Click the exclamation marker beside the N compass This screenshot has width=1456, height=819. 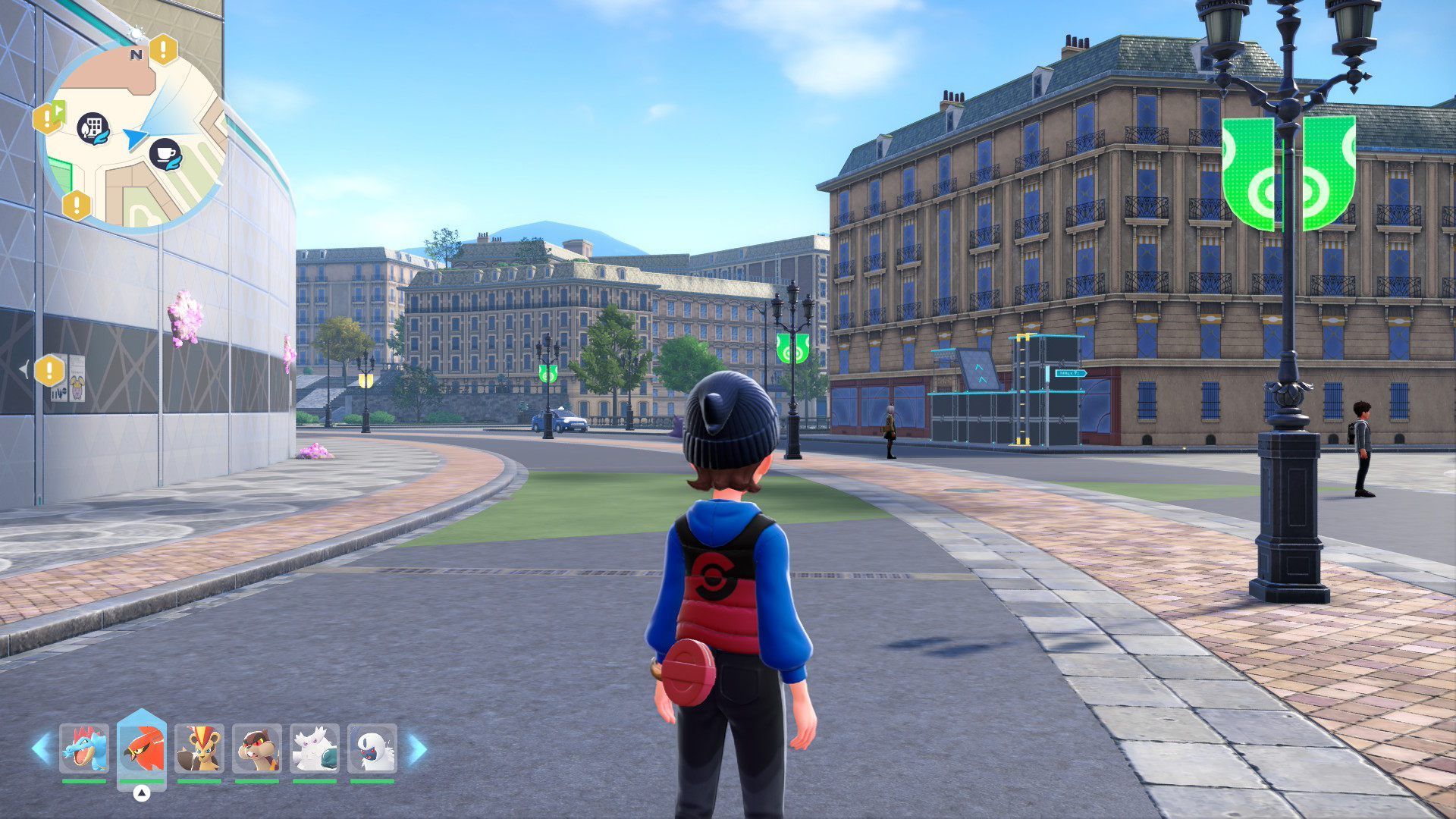(x=162, y=50)
